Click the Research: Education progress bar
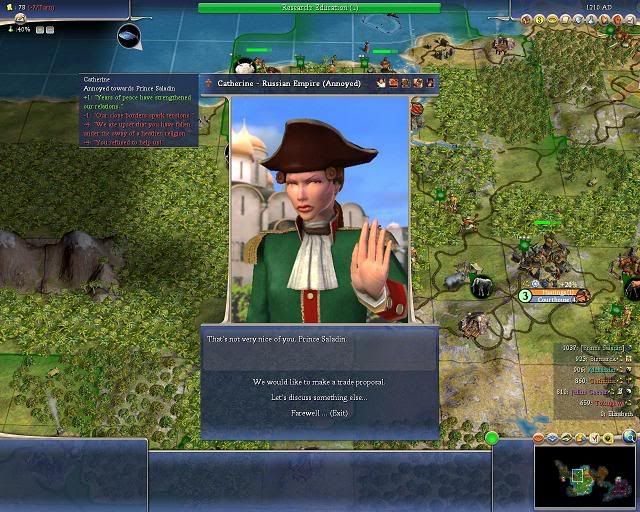 tap(319, 7)
